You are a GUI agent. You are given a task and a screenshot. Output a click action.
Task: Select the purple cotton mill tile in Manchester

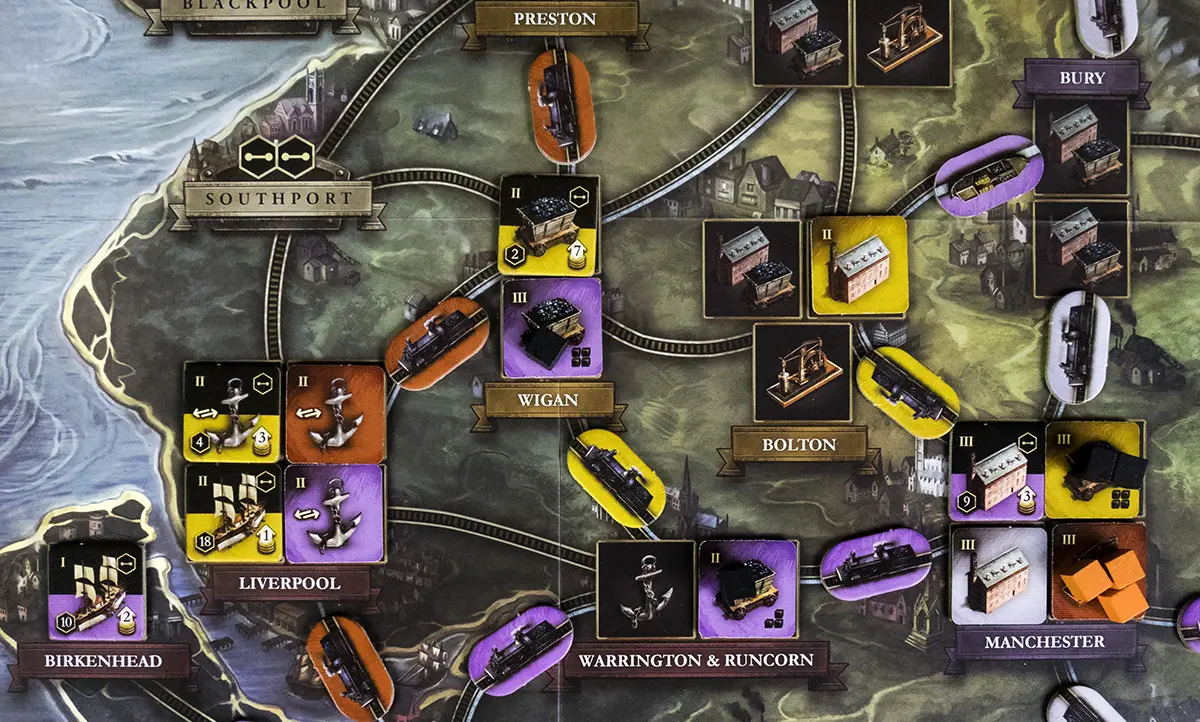pos(996,469)
